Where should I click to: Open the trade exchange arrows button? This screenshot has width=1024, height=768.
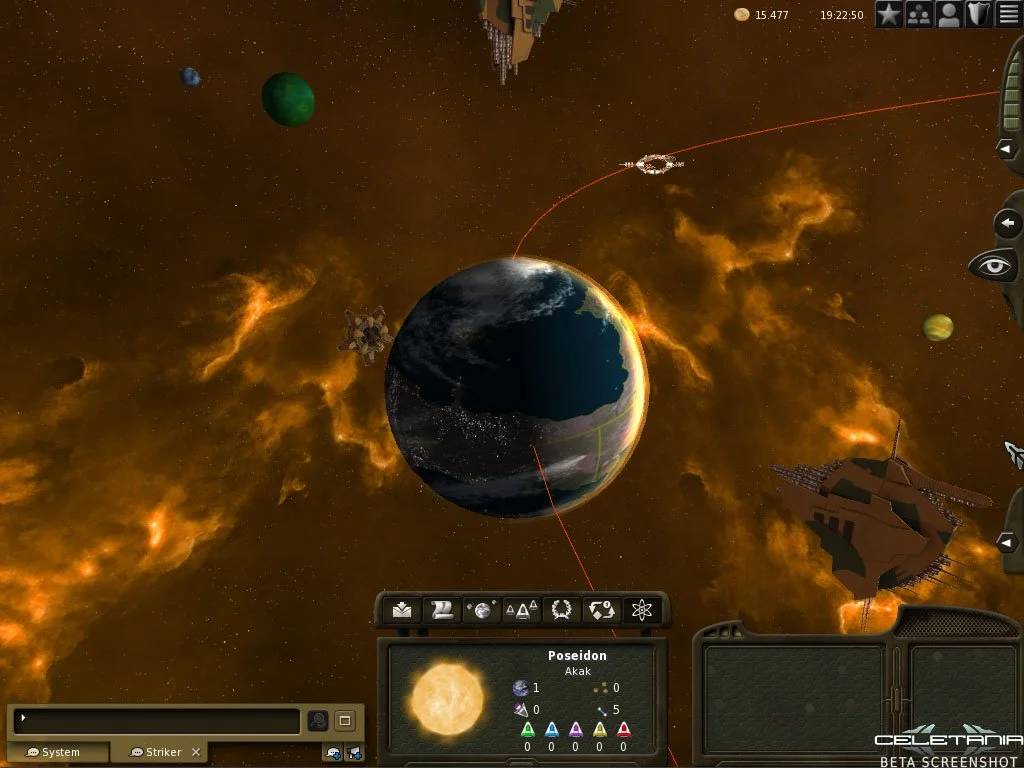click(x=602, y=610)
